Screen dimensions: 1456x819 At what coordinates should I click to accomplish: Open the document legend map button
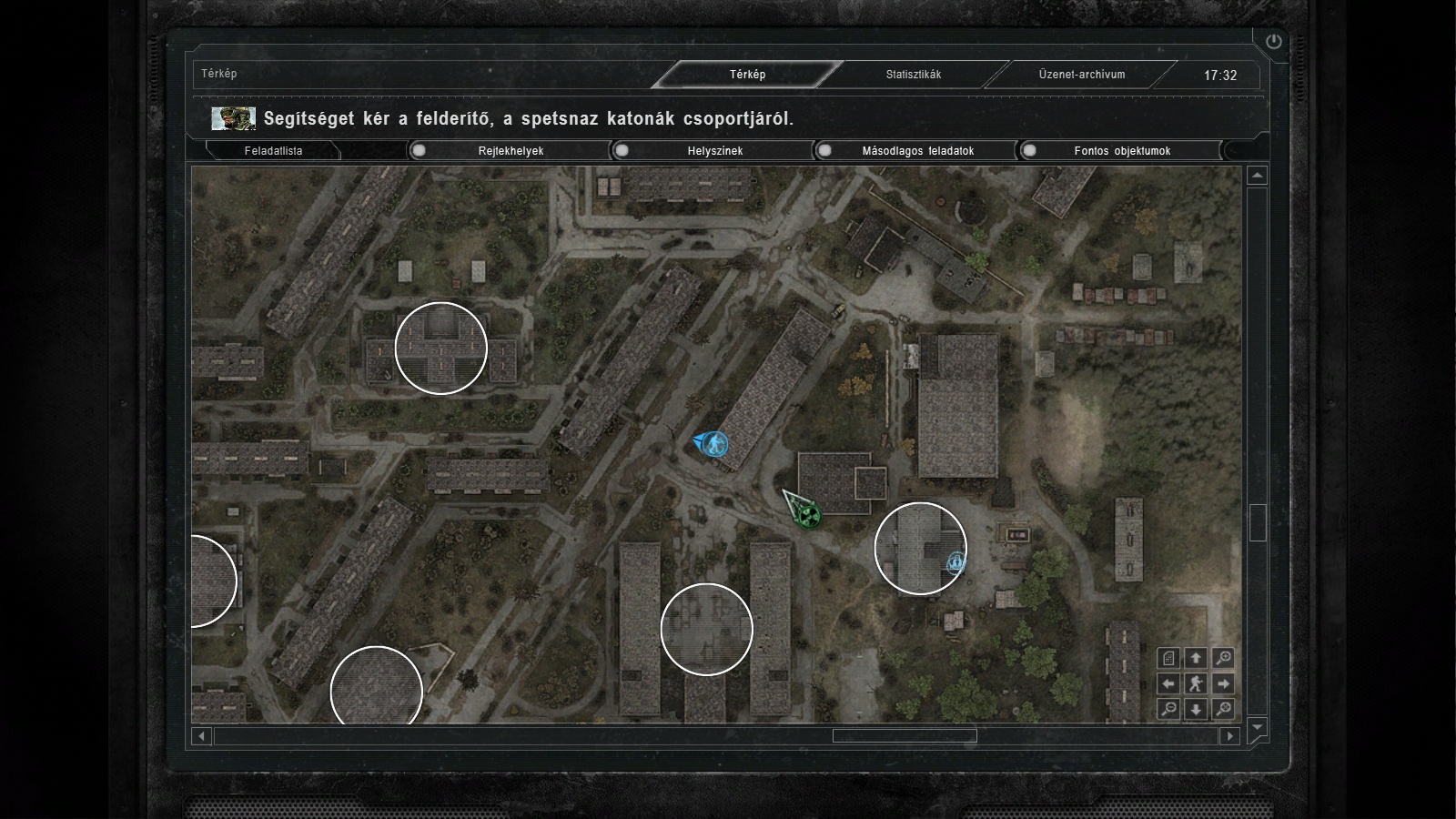point(1169,658)
